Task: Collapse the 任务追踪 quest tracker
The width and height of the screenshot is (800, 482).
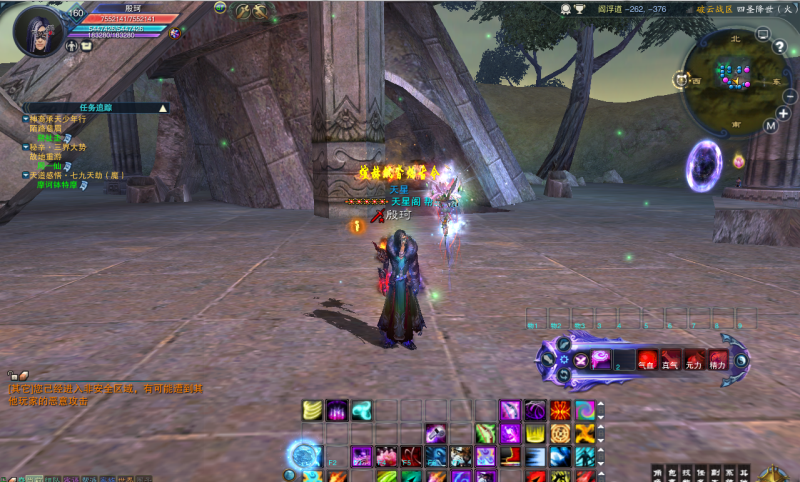Action: 163,107
